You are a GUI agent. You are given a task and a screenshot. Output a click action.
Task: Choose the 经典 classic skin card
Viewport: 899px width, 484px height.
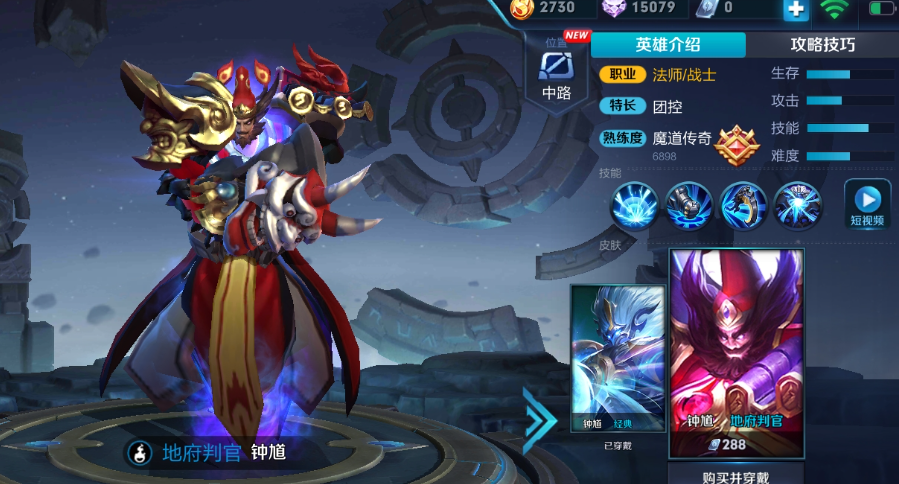pyautogui.click(x=617, y=358)
